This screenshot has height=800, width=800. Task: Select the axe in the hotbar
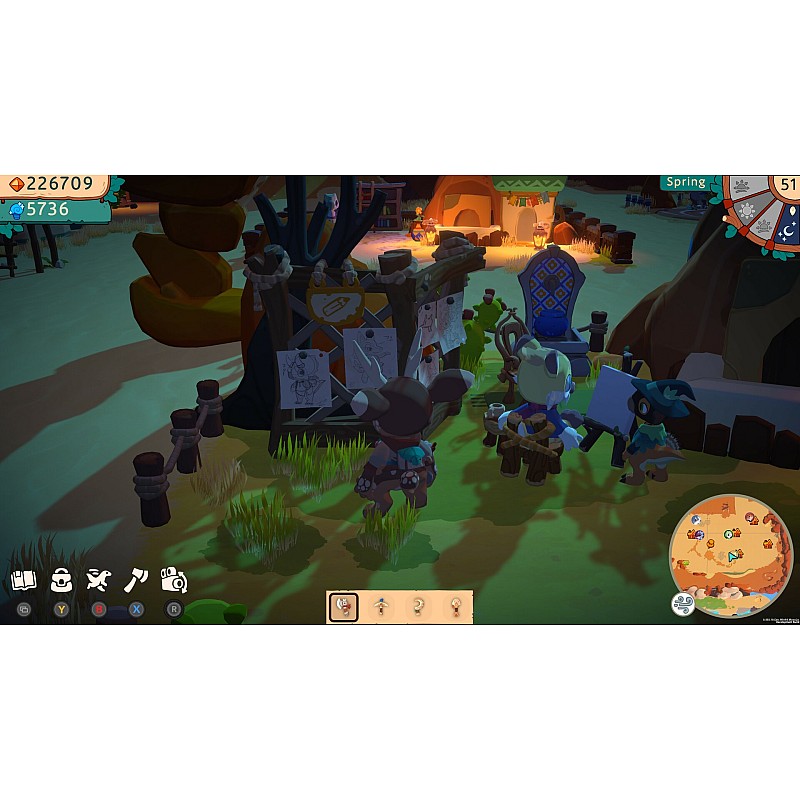(x=343, y=607)
